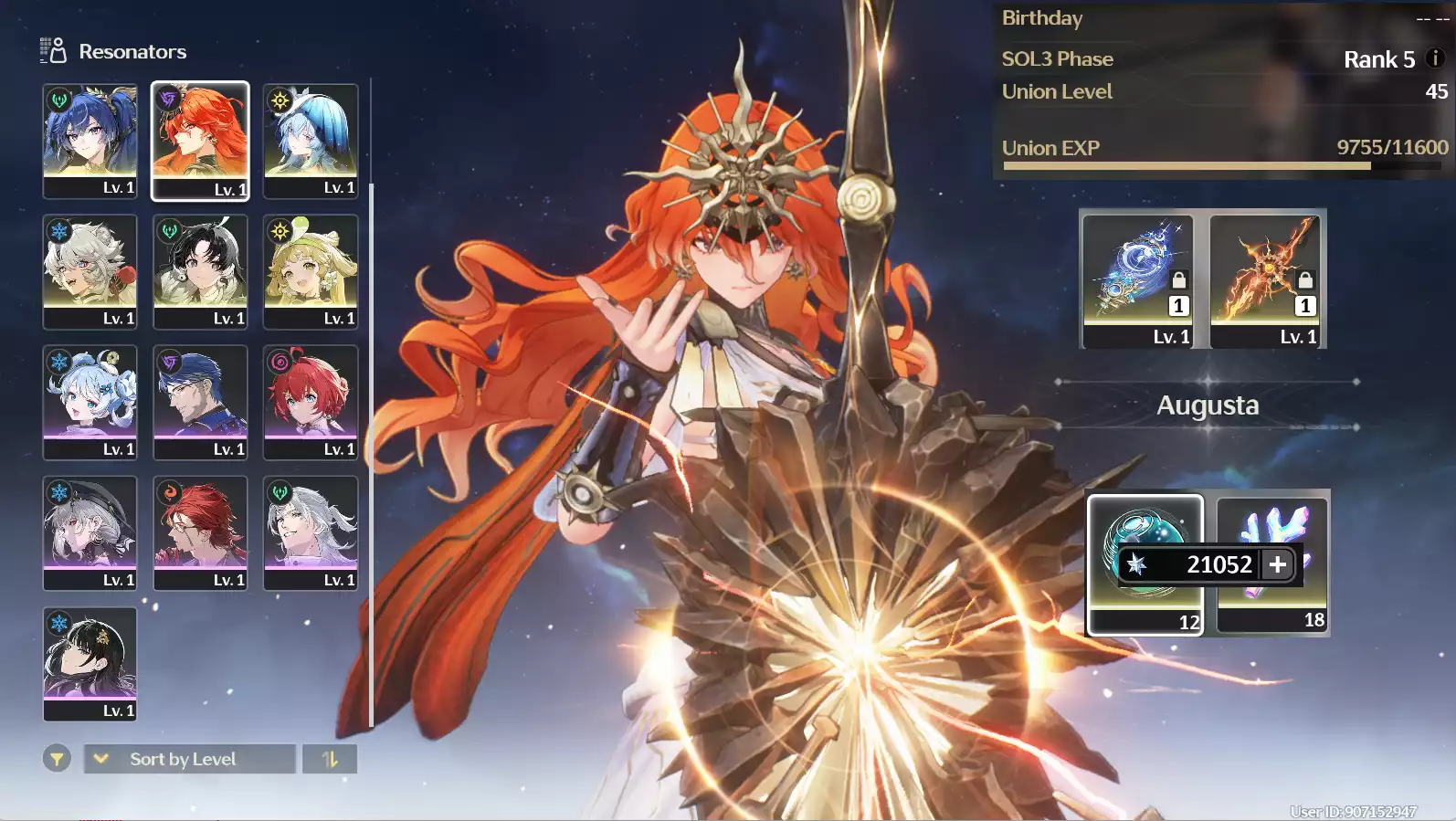Pick the blonde resonator with green hat
1456x821 pixels.
pyautogui.click(x=311, y=270)
